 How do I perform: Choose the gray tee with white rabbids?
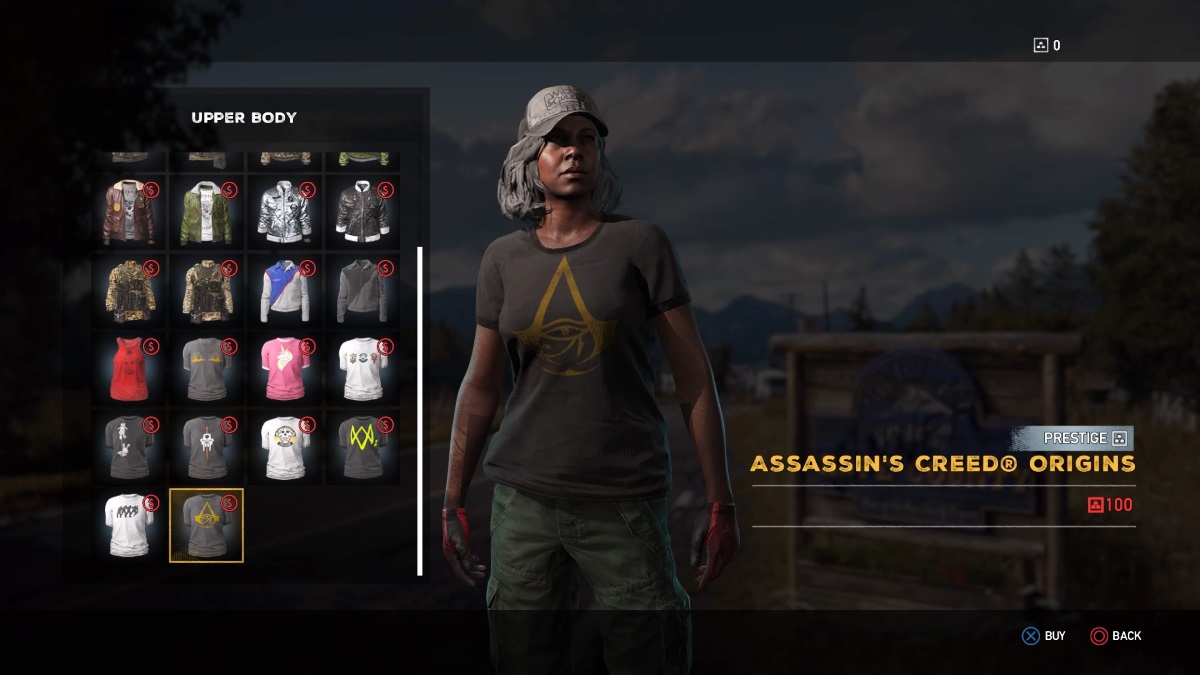129,446
